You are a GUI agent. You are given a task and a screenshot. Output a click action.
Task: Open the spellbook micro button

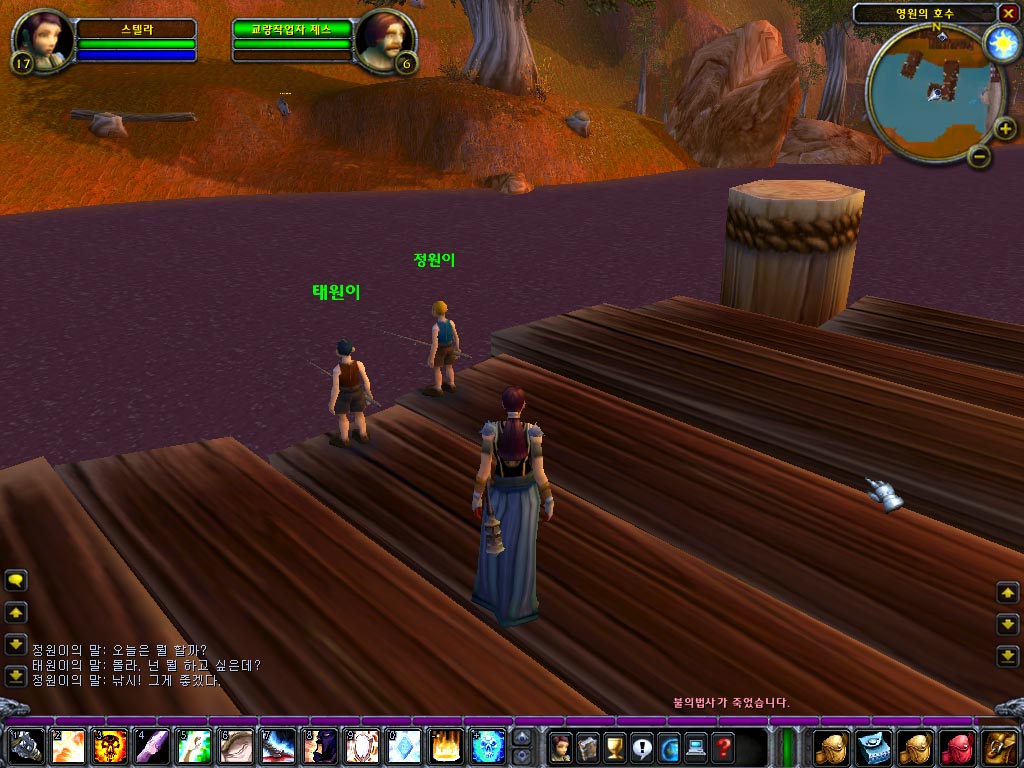(588, 747)
